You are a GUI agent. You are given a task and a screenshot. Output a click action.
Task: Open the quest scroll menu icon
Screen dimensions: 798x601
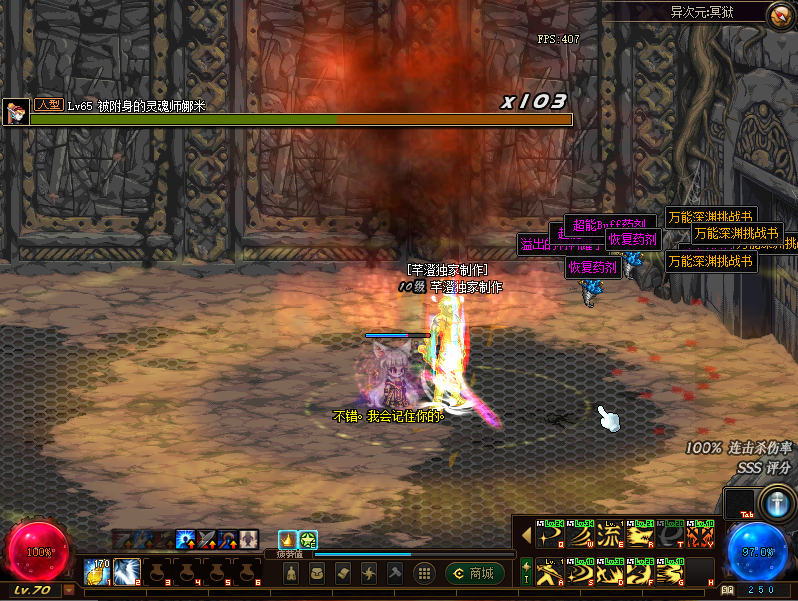click(342, 573)
